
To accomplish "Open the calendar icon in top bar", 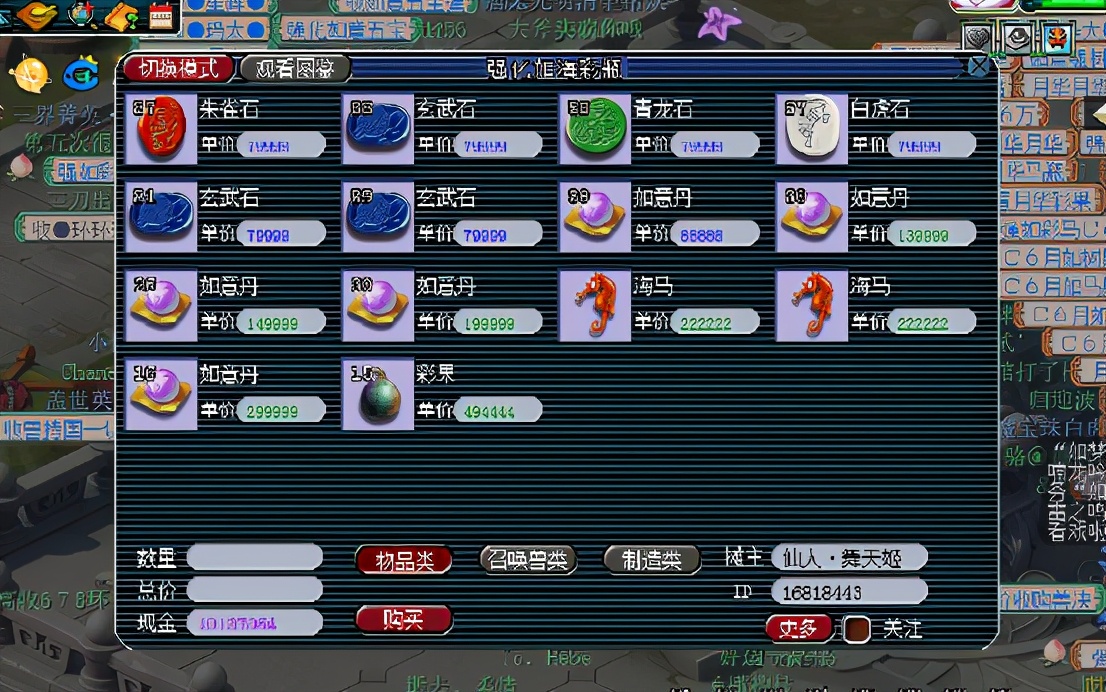I will (x=160, y=15).
